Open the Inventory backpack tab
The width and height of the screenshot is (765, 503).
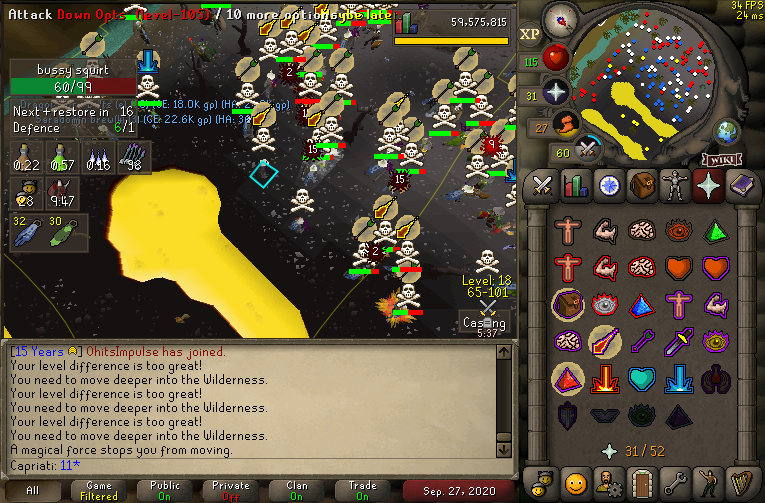click(x=641, y=186)
